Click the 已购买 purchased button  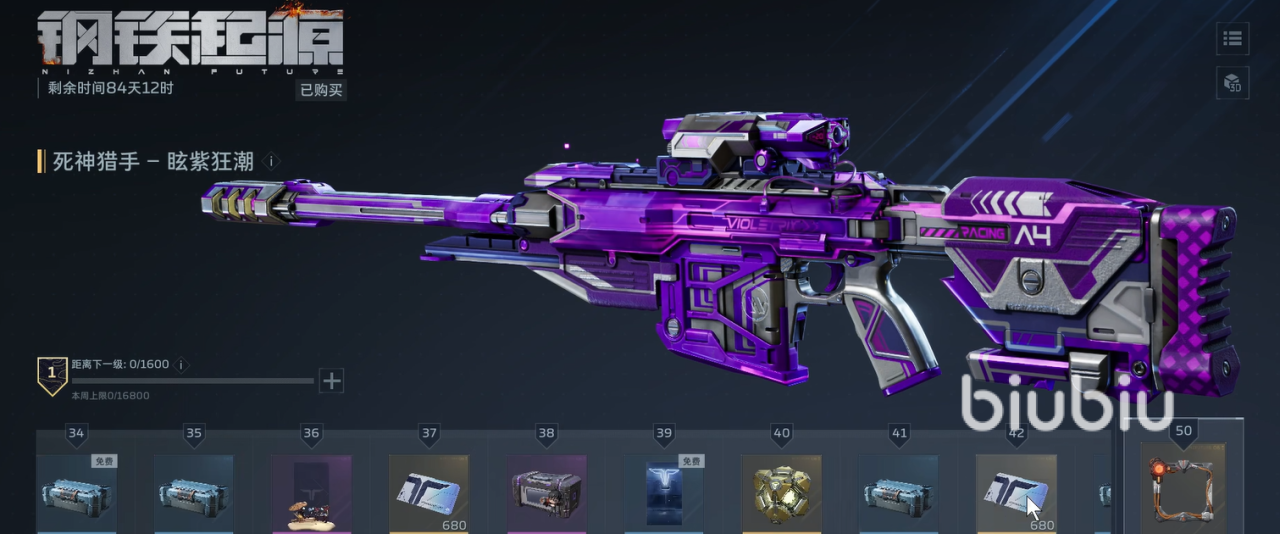click(321, 90)
